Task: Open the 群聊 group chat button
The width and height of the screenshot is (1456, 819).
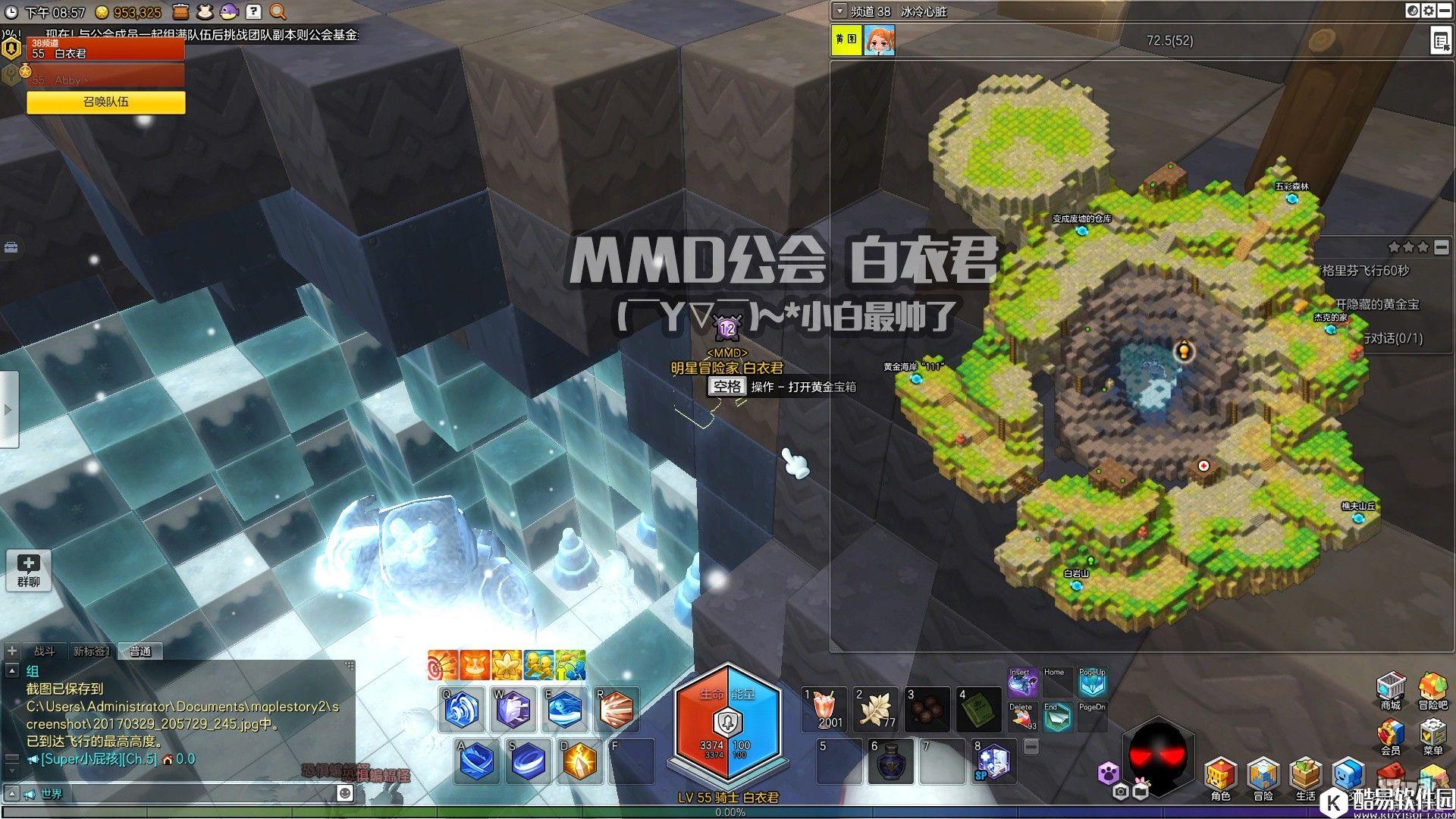Action: point(29,570)
